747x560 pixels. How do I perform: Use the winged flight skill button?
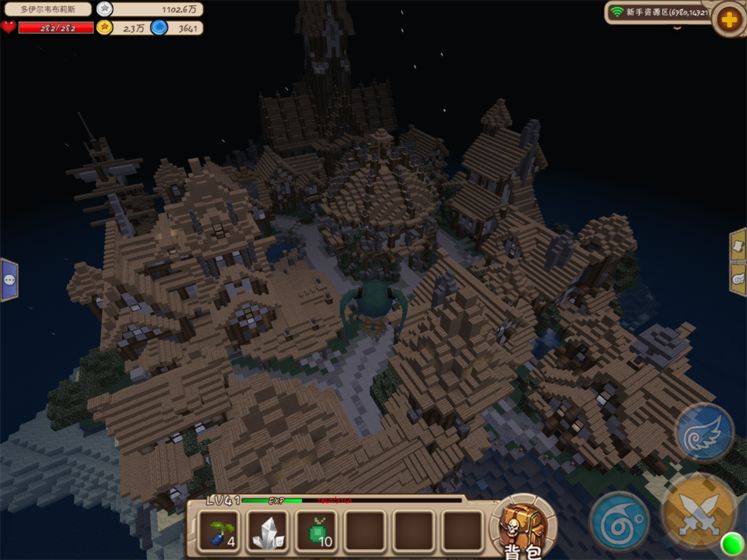coord(705,432)
